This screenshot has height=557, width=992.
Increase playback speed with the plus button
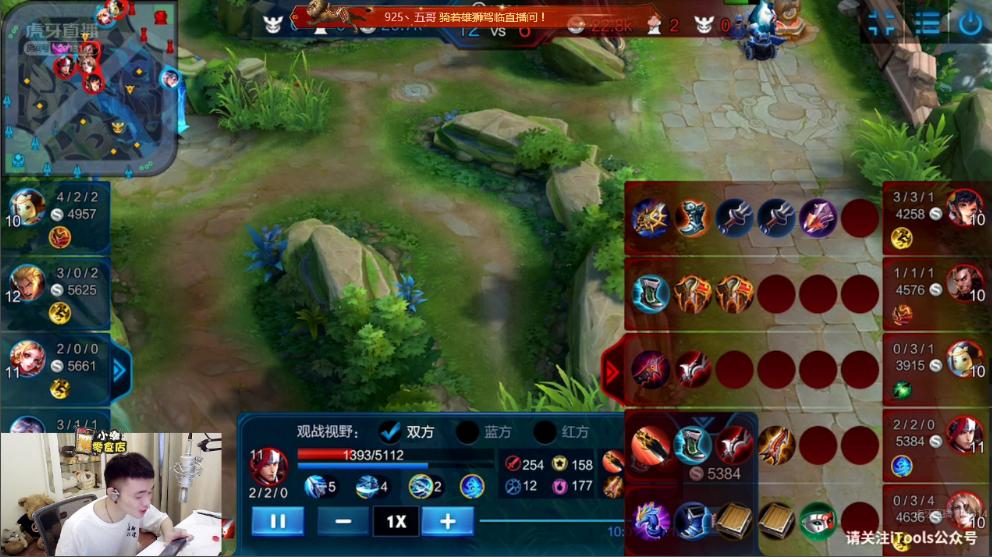click(x=447, y=521)
